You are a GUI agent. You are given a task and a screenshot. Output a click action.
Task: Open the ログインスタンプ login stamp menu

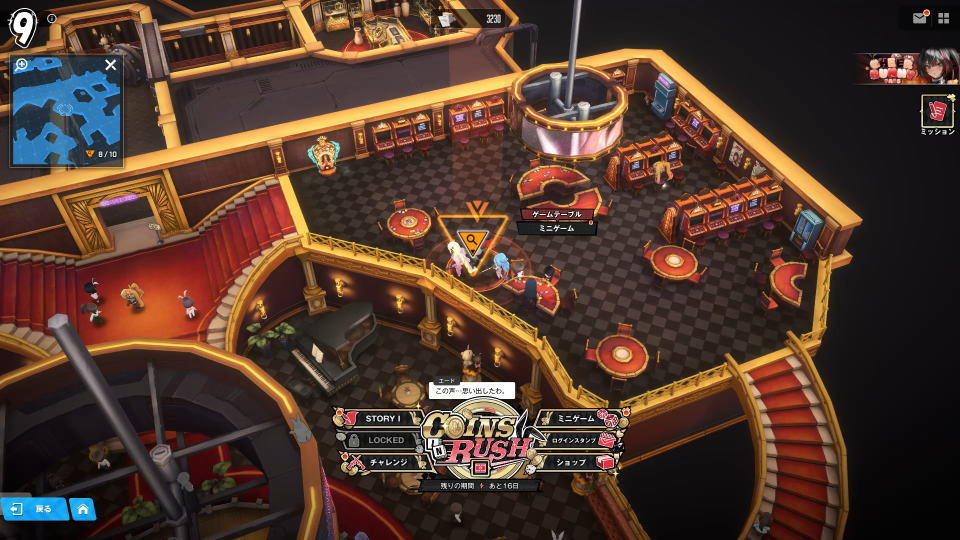(575, 440)
